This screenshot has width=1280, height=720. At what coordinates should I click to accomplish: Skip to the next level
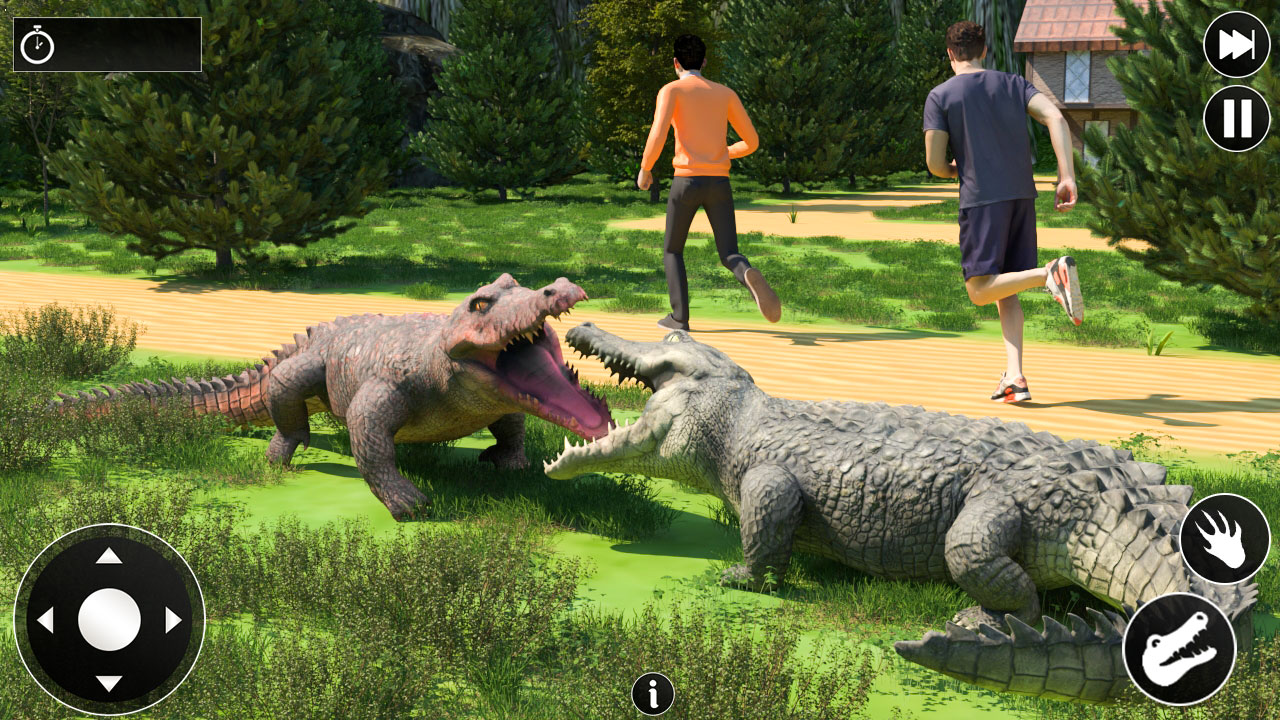[x=1236, y=45]
